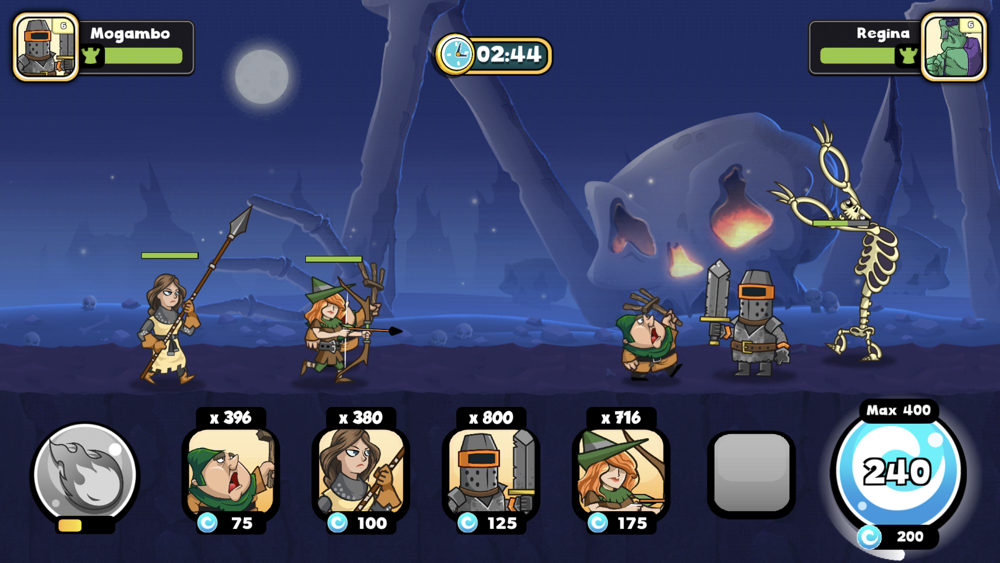1000x563 pixels.
Task: Click Mogambo's knight avatar portrait
Action: pos(46,47)
